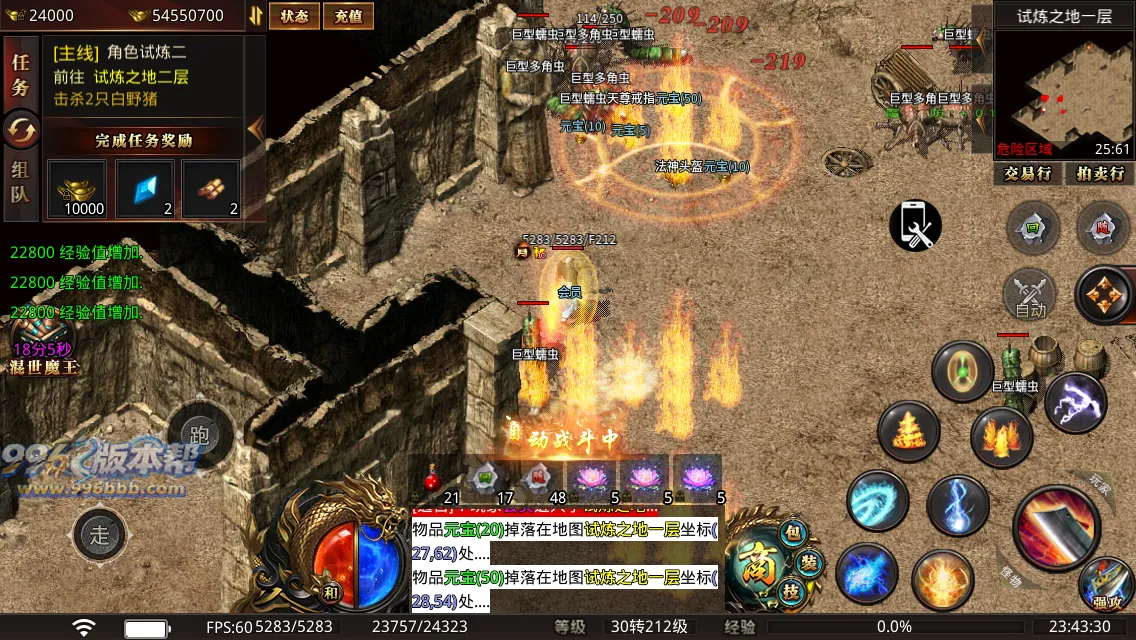
Task: Open the 状态 status panel
Action: (x=294, y=16)
